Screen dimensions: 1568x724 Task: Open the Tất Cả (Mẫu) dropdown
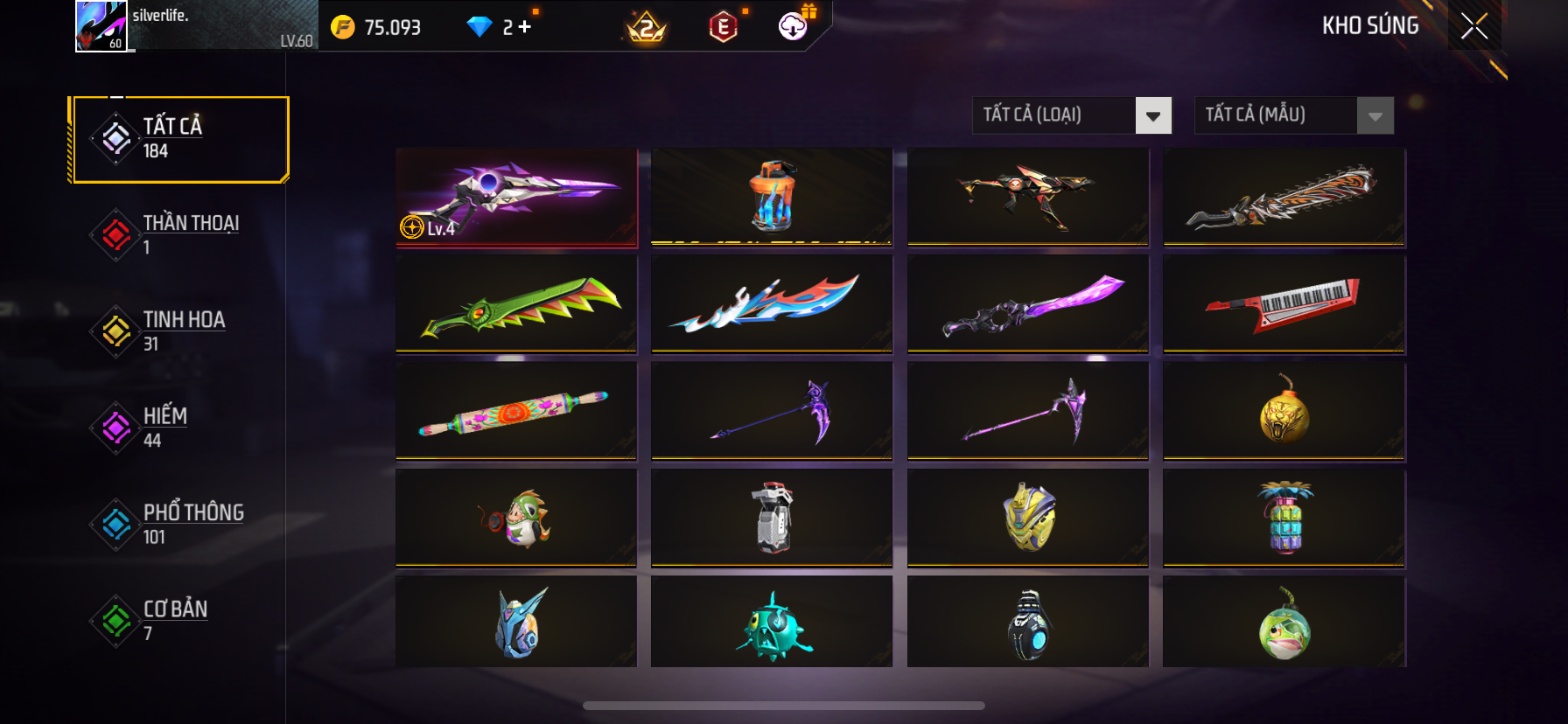[1294, 115]
